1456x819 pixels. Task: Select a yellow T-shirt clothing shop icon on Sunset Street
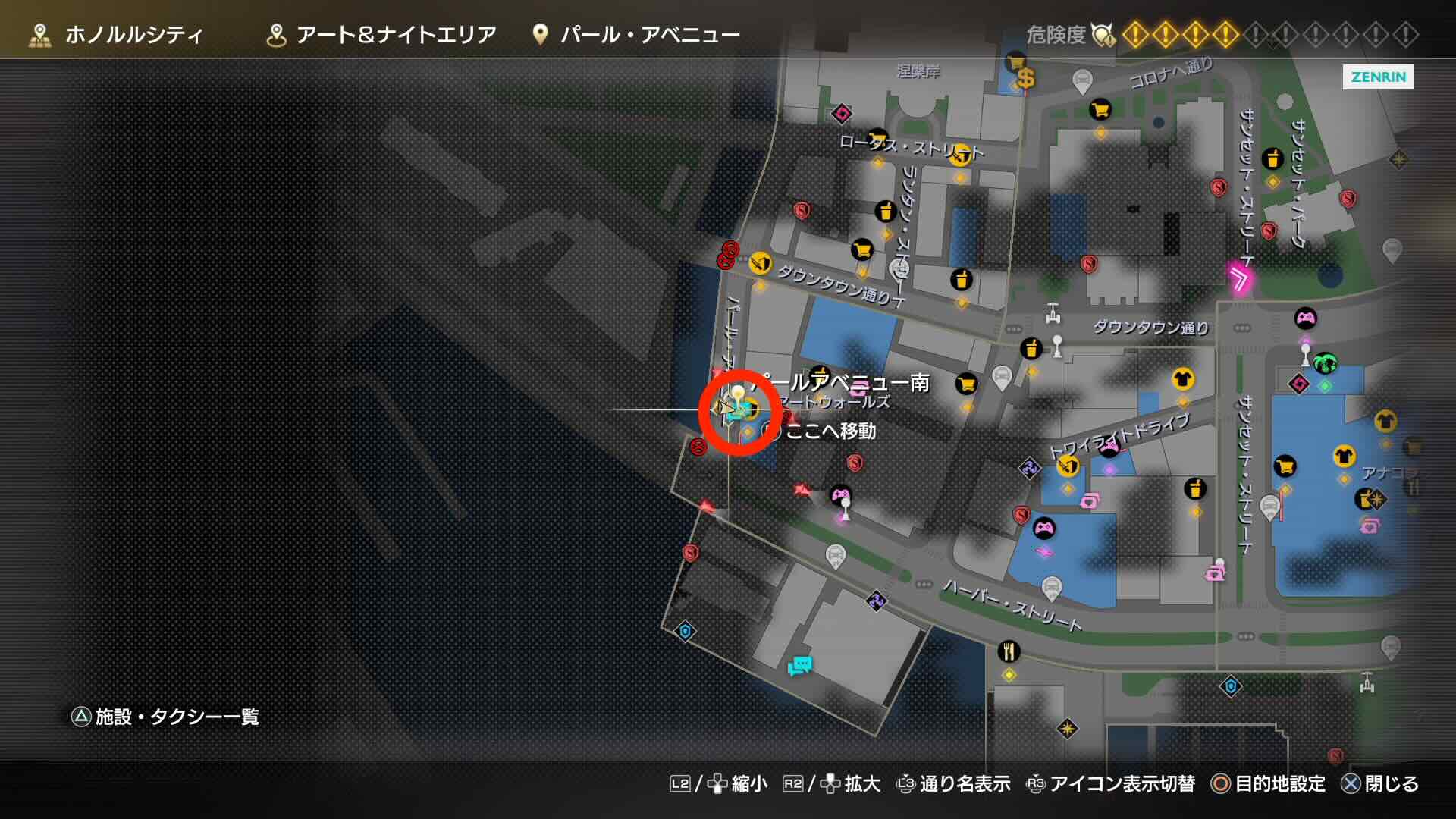pyautogui.click(x=1385, y=420)
